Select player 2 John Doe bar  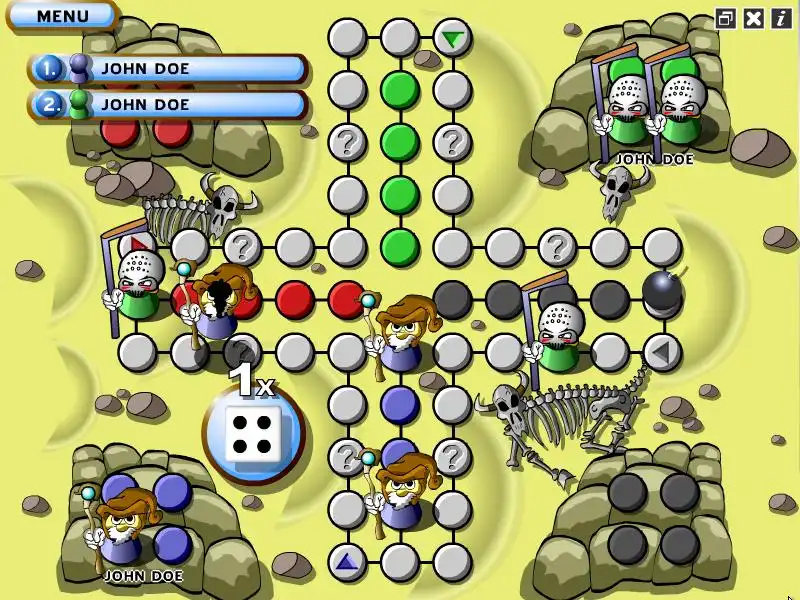168,104
